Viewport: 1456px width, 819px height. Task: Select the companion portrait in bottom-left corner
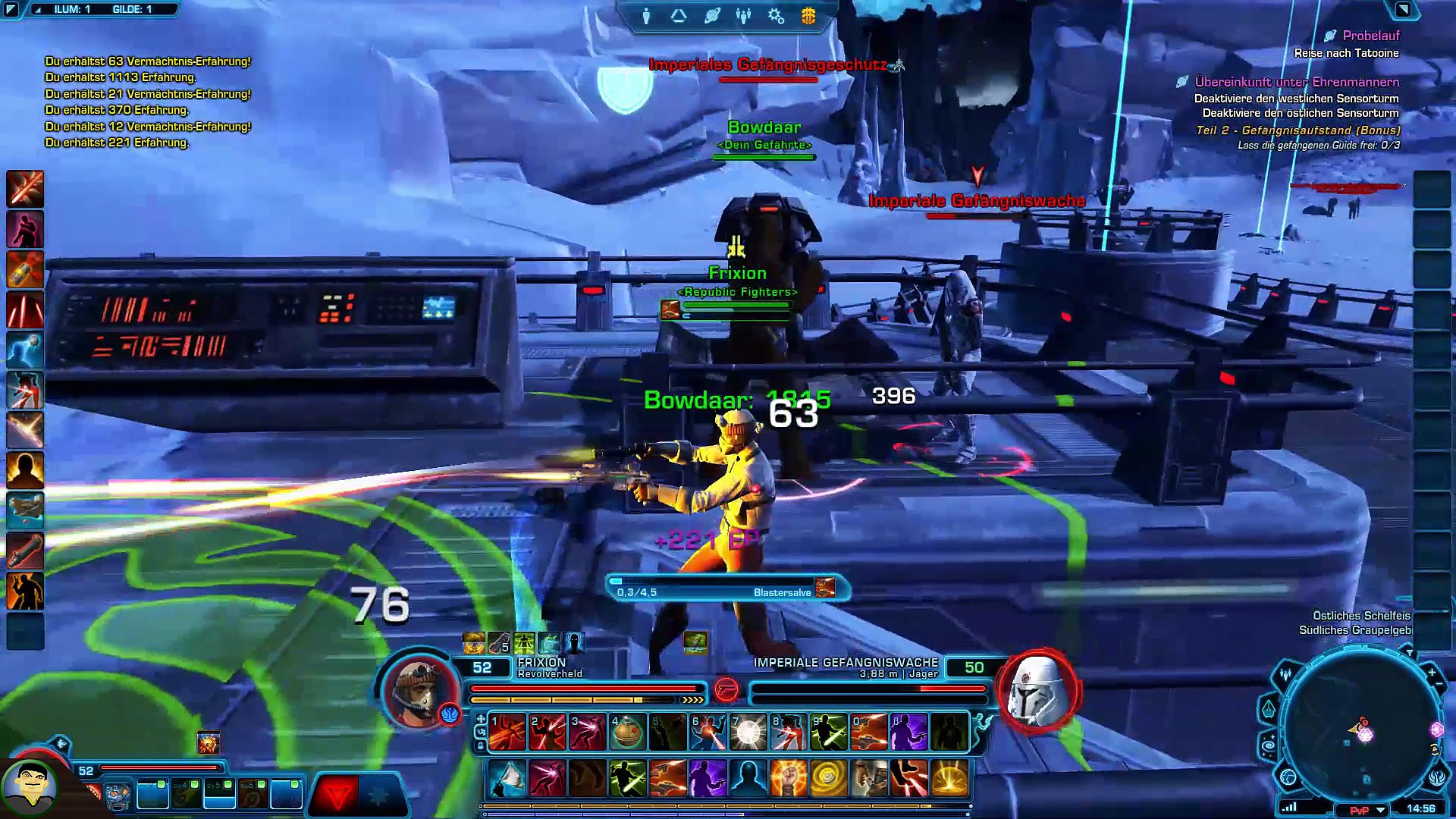tap(29, 787)
